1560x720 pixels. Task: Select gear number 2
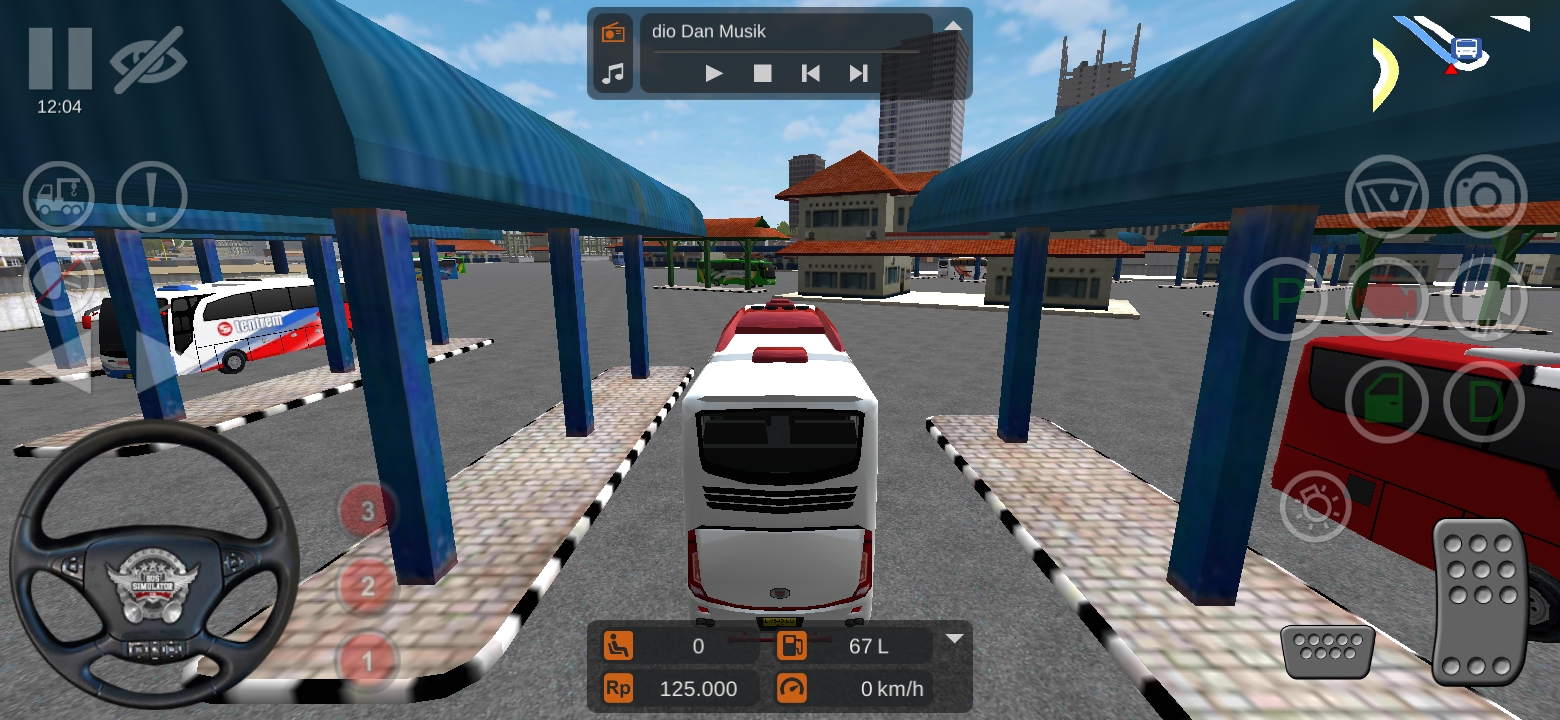pyautogui.click(x=367, y=585)
